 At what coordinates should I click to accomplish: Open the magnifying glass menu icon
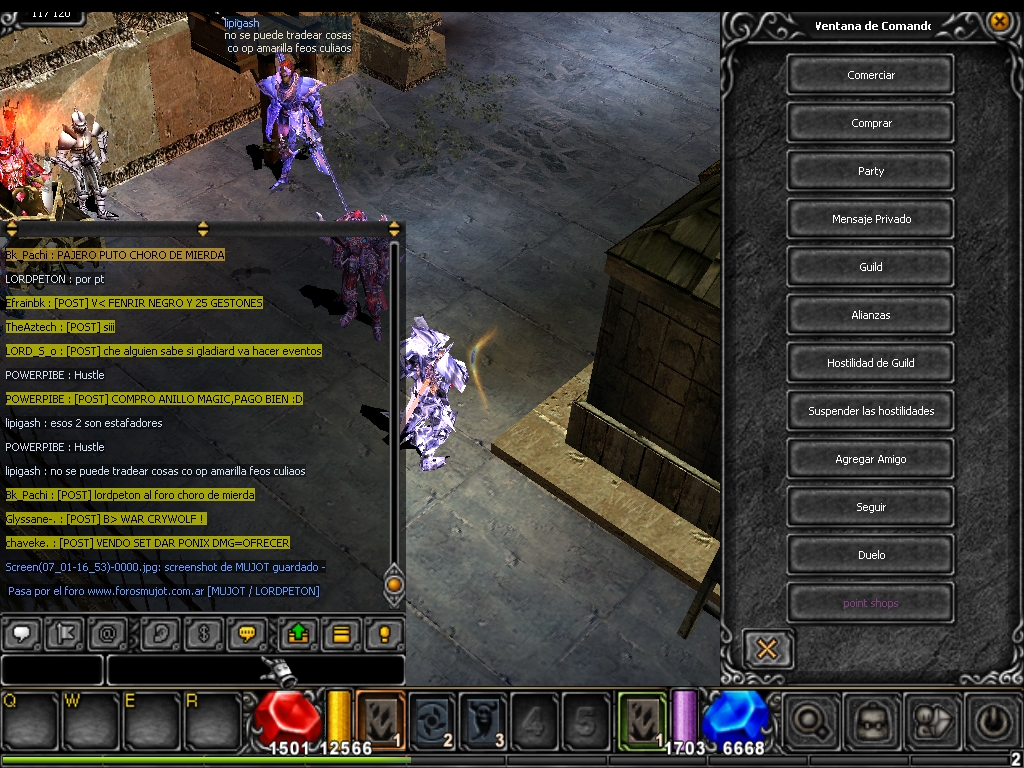point(810,720)
